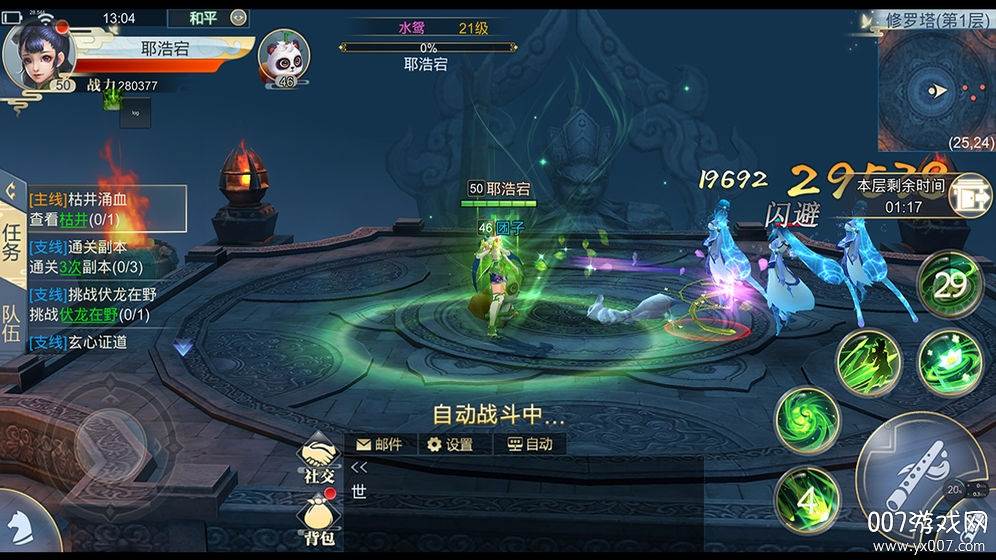This screenshot has height=560, width=996.
Task: Activate the green lotus flower skill
Action: (x=949, y=359)
